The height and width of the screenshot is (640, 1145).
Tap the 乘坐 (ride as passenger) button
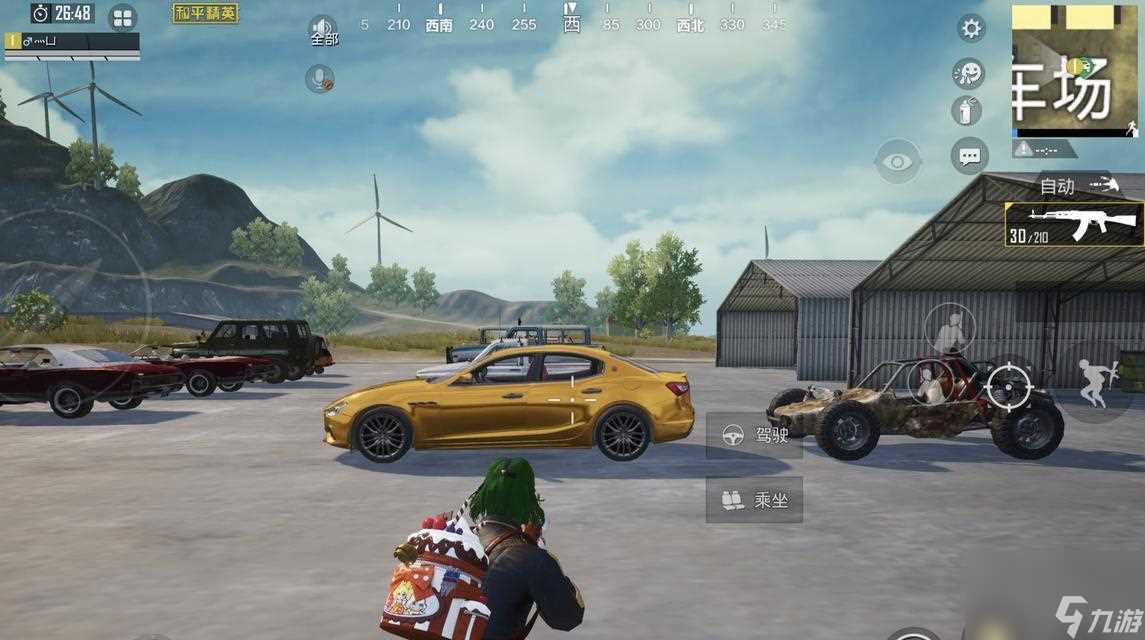754,499
